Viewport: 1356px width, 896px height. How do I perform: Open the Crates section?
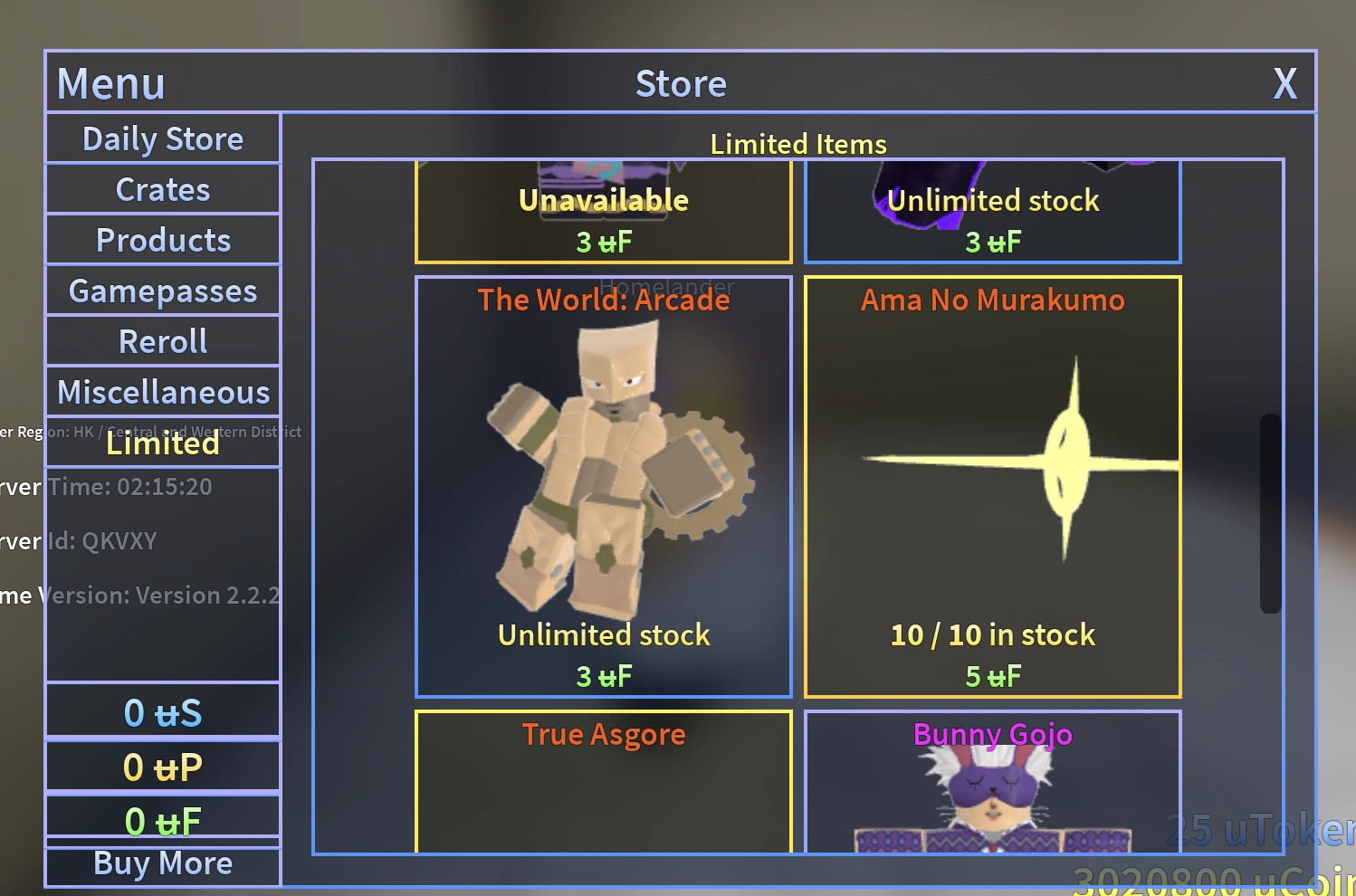[162, 188]
